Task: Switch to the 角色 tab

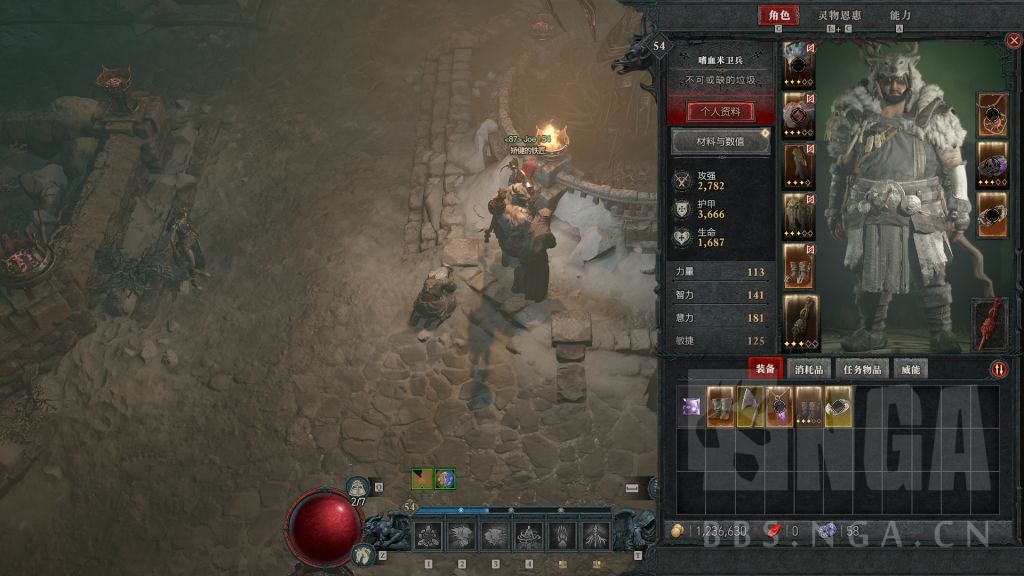Action: tap(779, 16)
